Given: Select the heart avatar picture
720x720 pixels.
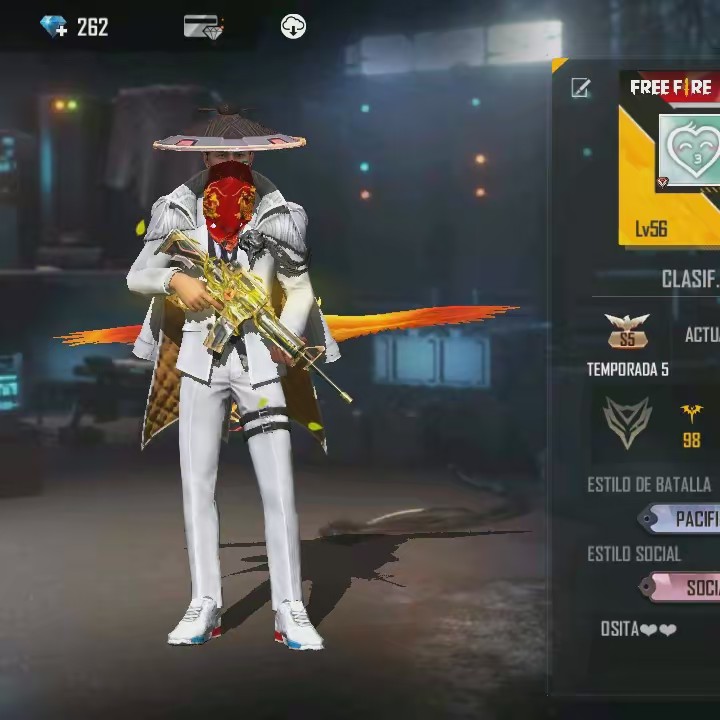Looking at the screenshot, I should pyautogui.click(x=690, y=148).
